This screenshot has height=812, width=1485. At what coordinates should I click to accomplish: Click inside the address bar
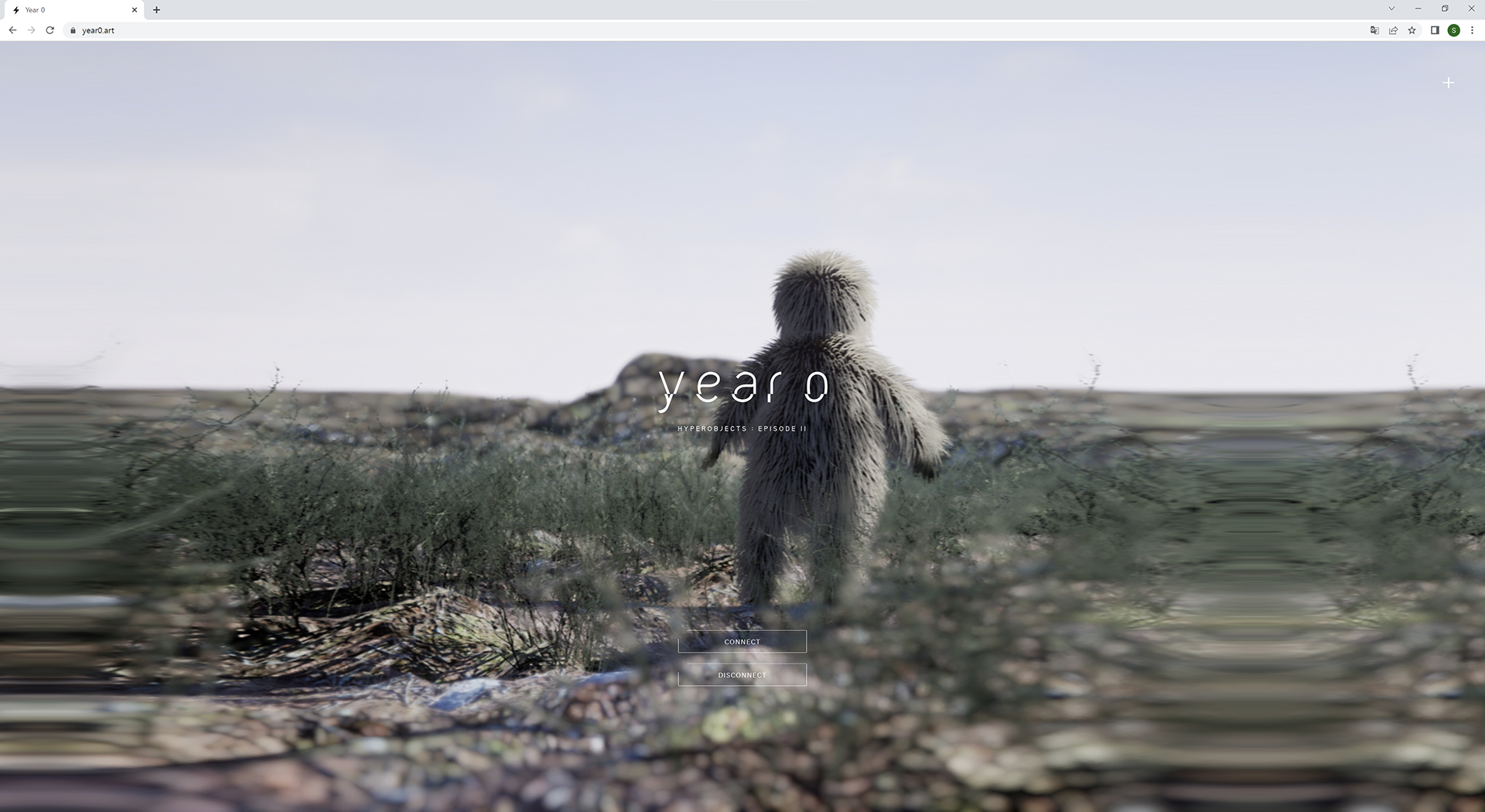[232, 30]
